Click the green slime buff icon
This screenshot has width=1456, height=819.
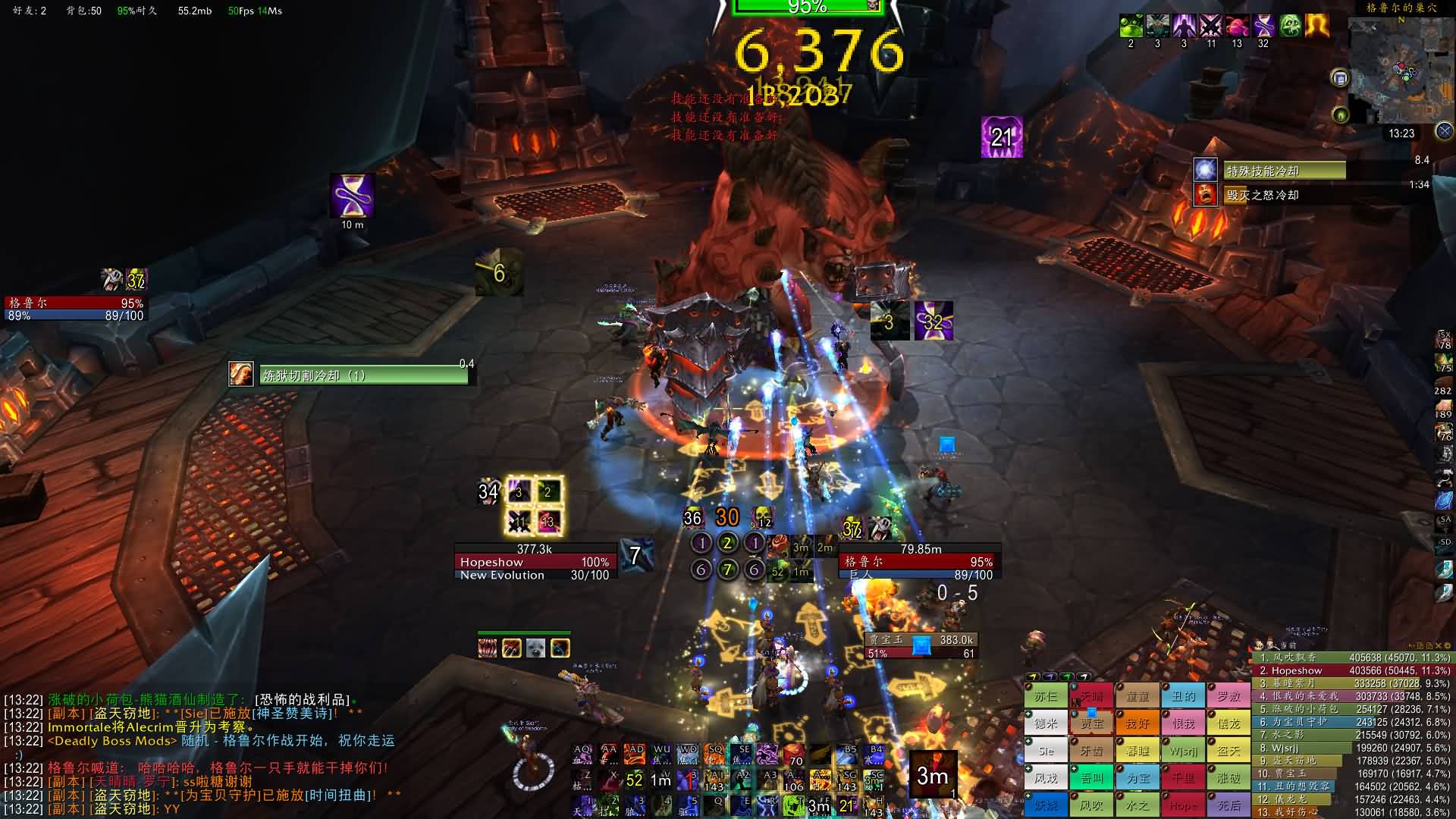(1131, 26)
